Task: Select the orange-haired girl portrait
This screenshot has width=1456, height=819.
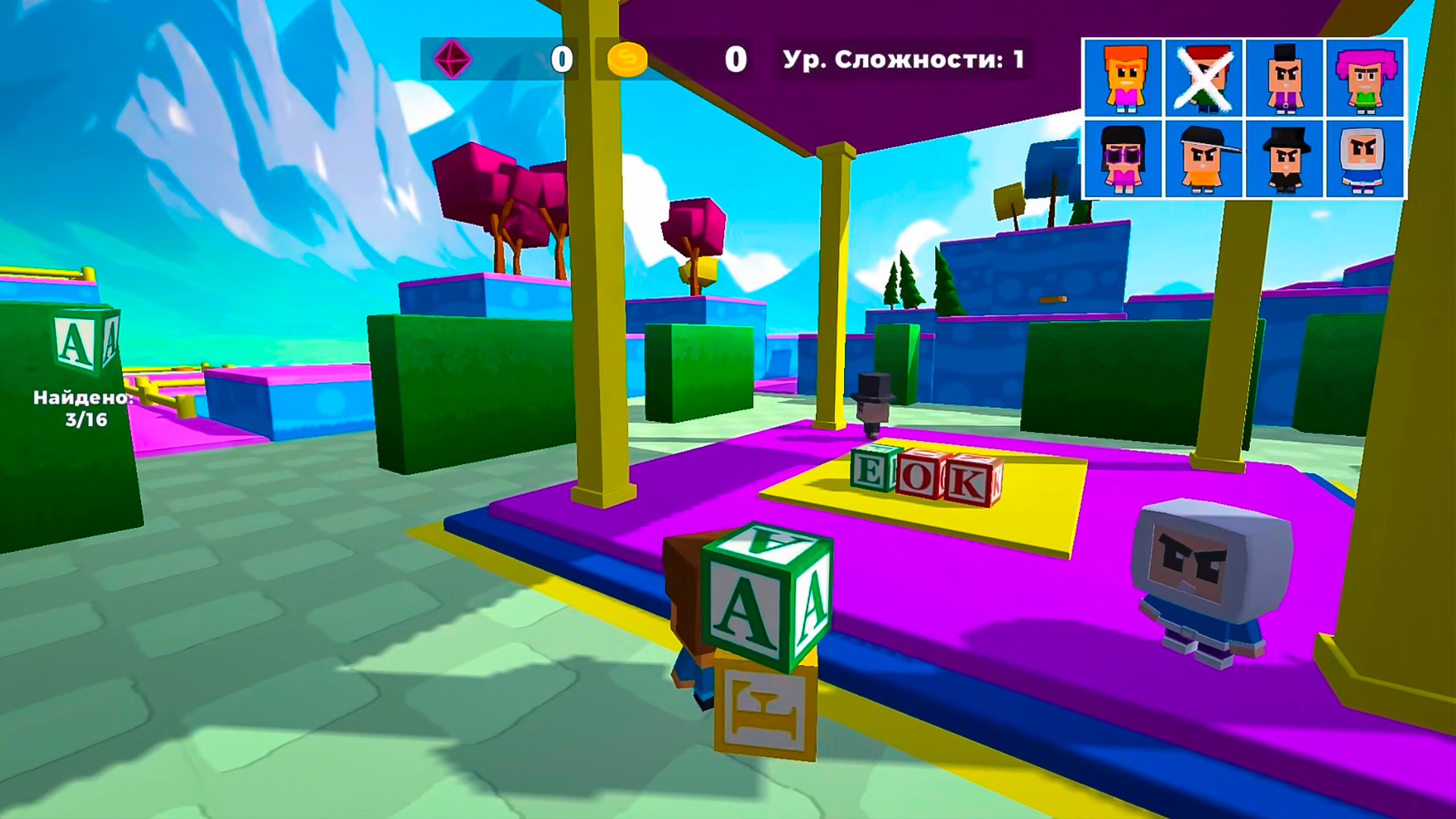Action: (x=1125, y=77)
